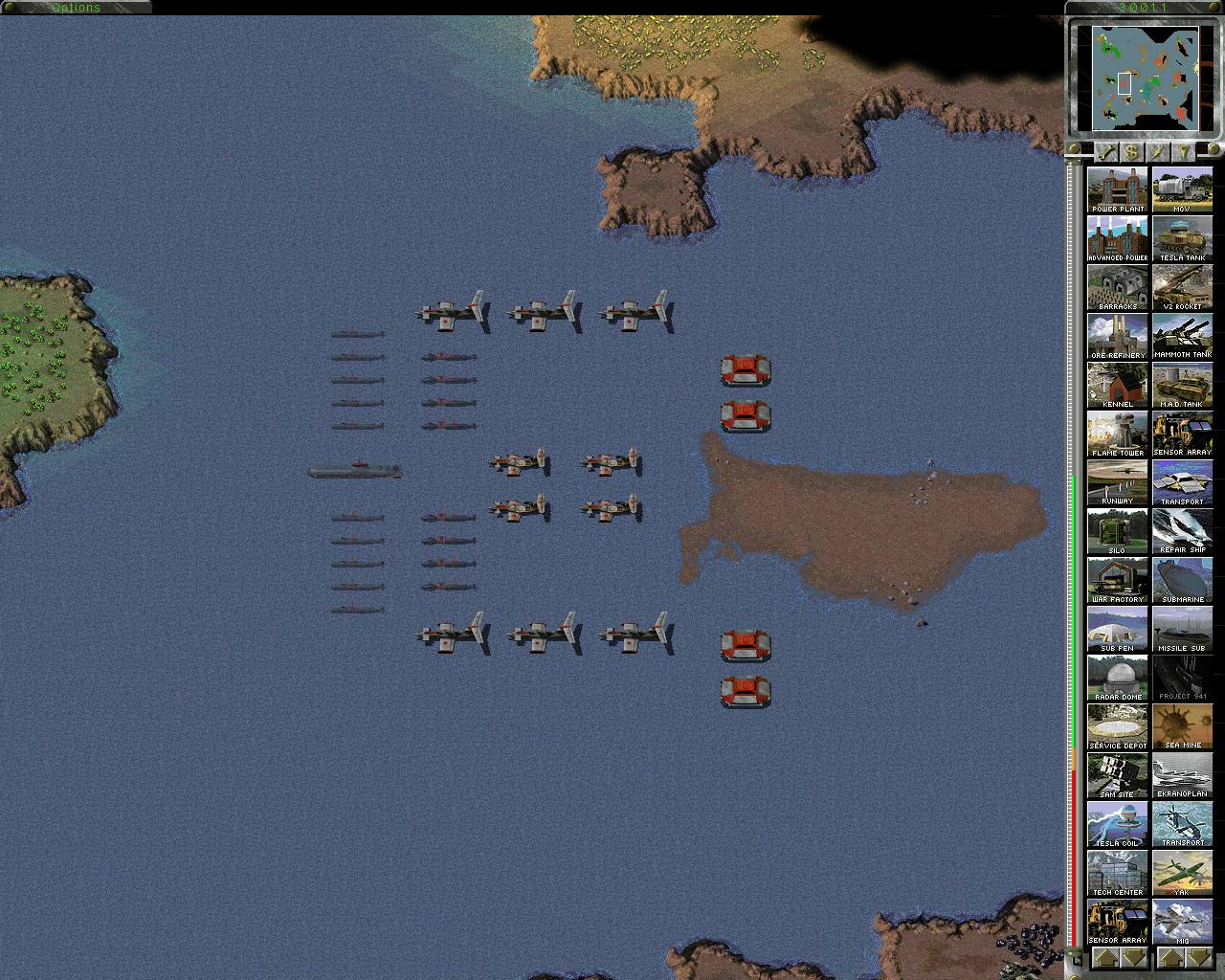
Task: Open the Options menu
Action: click(x=75, y=8)
